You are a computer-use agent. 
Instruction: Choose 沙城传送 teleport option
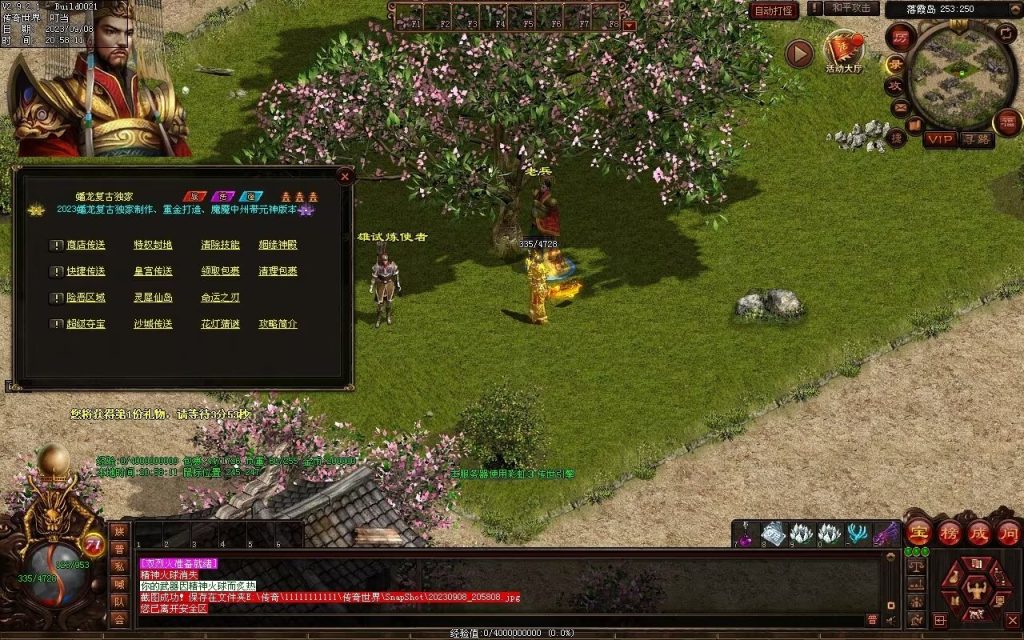point(153,324)
